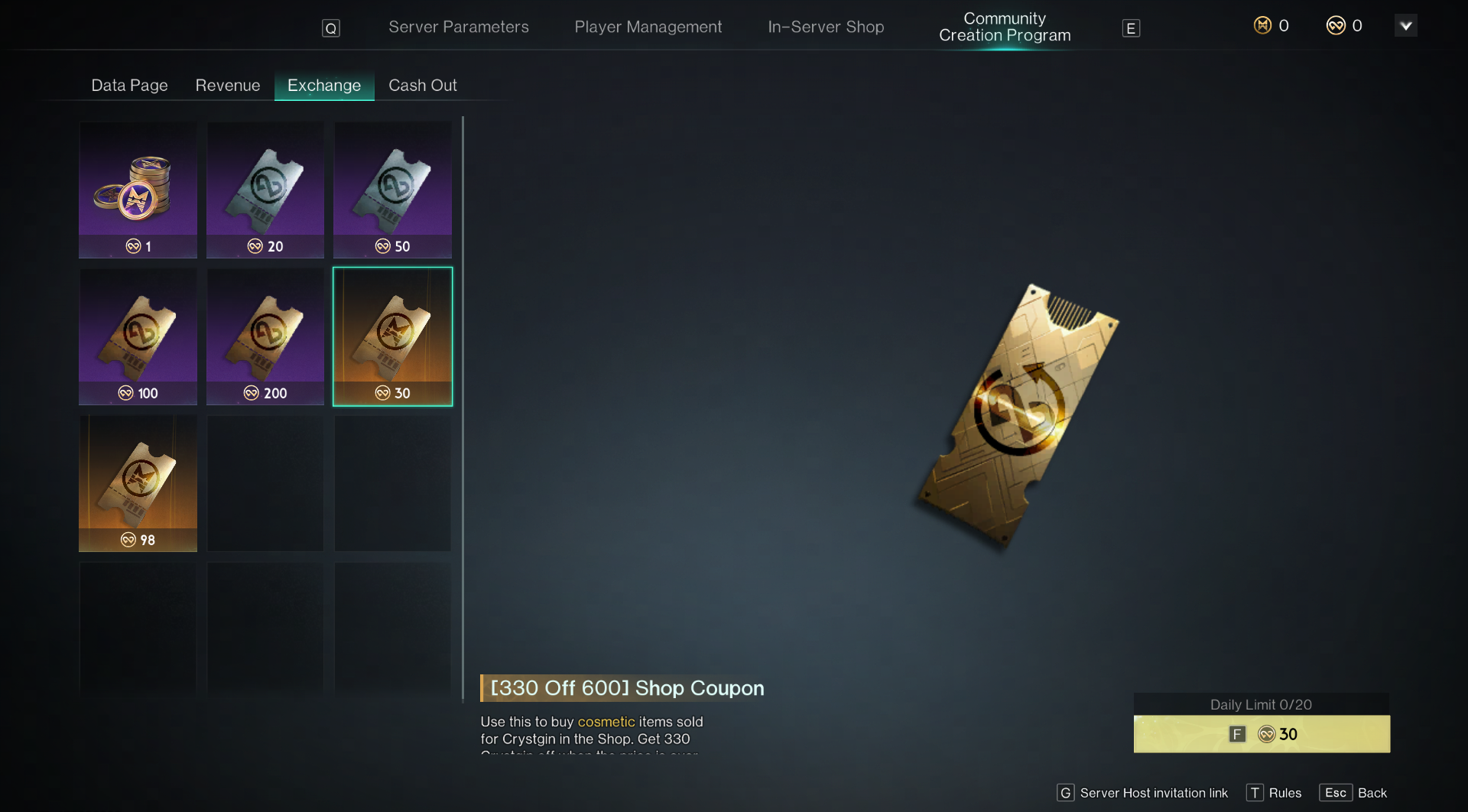Show the Revenue sub-tab
The width and height of the screenshot is (1468, 812).
click(x=227, y=86)
